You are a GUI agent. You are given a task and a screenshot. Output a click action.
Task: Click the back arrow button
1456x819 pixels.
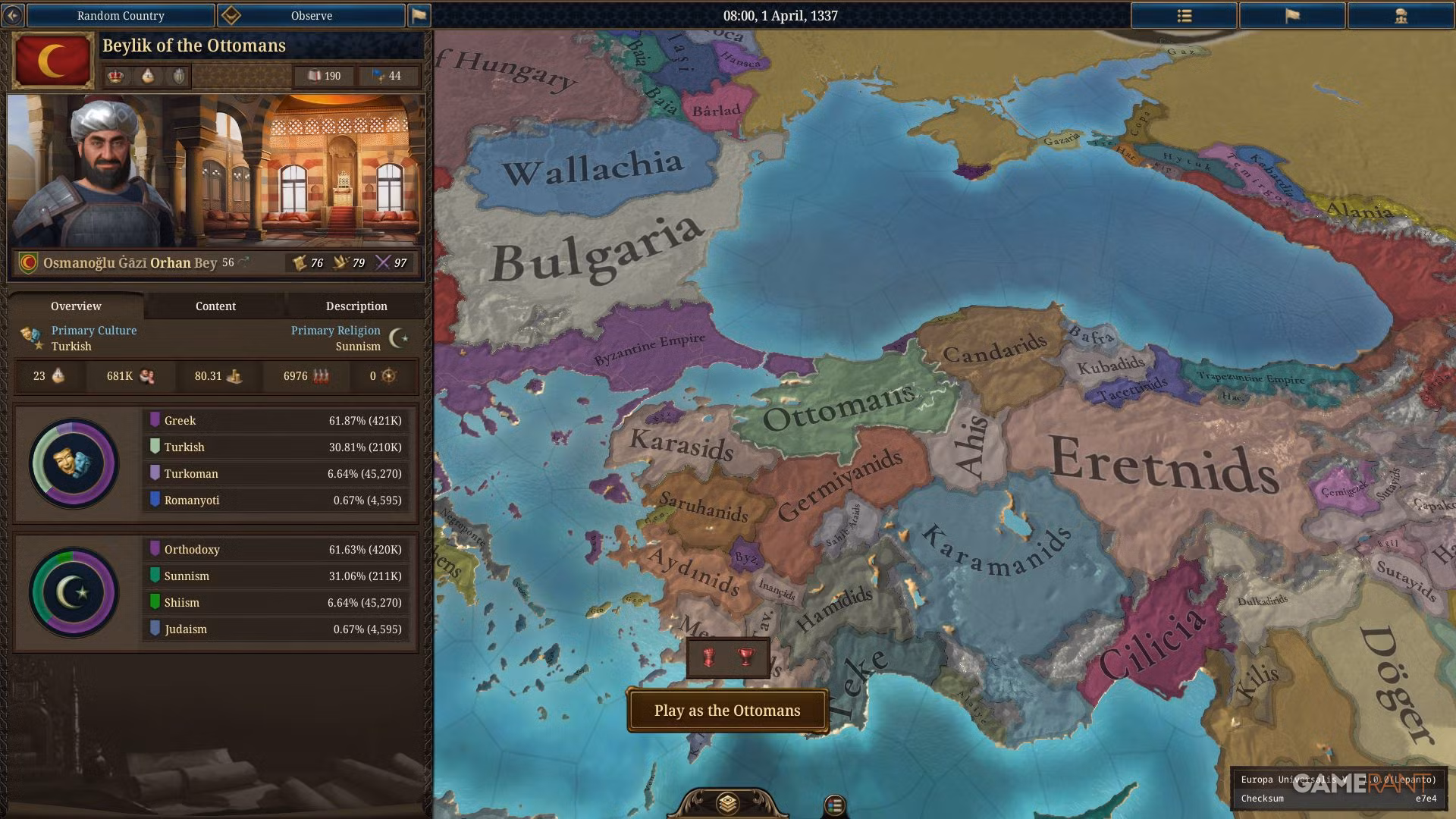pyautogui.click(x=13, y=15)
